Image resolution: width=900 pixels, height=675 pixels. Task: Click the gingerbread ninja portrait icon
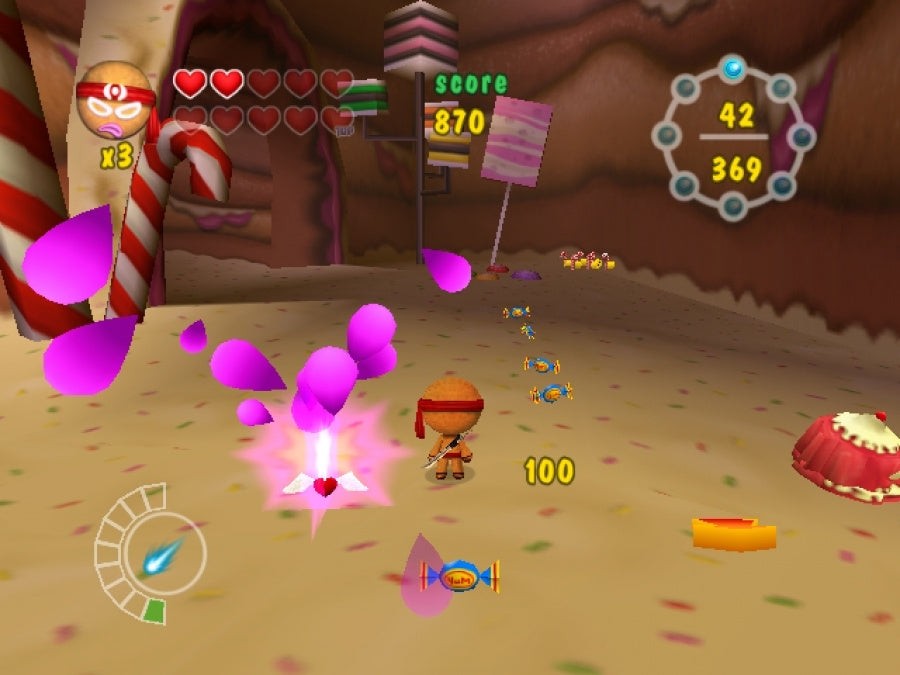coord(114,101)
